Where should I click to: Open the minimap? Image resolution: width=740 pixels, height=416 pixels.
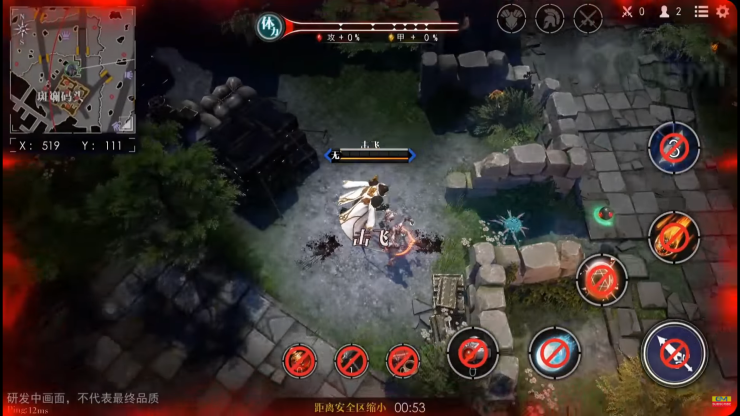pyautogui.click(x=72, y=70)
